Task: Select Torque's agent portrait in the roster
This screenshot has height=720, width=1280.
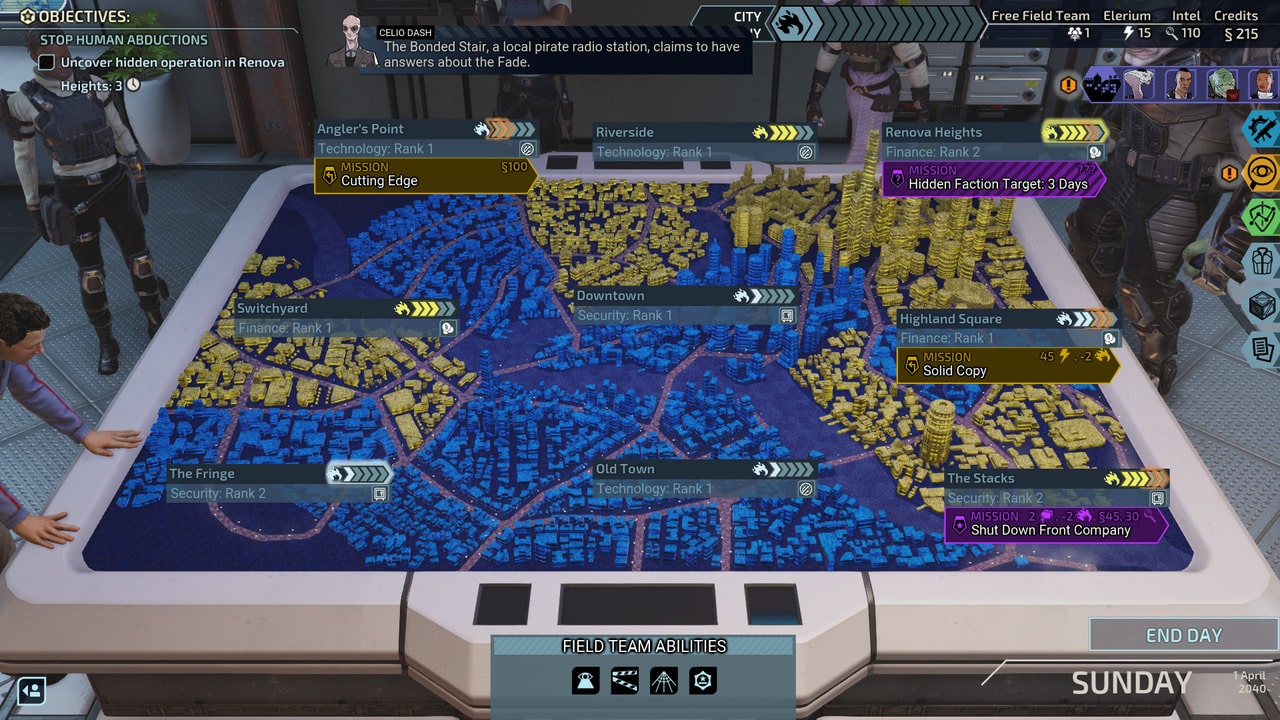Action: coord(1139,86)
